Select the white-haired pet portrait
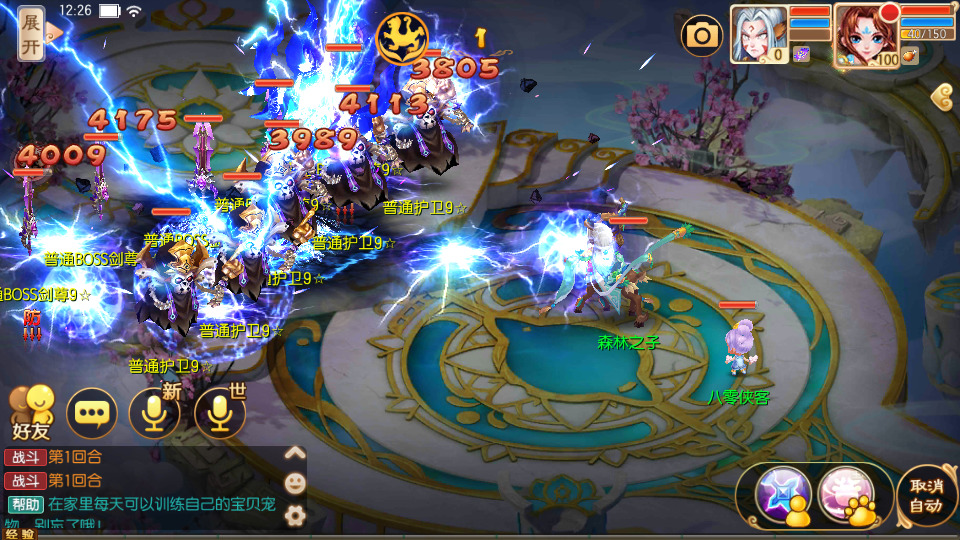The image size is (960, 540). (x=758, y=34)
